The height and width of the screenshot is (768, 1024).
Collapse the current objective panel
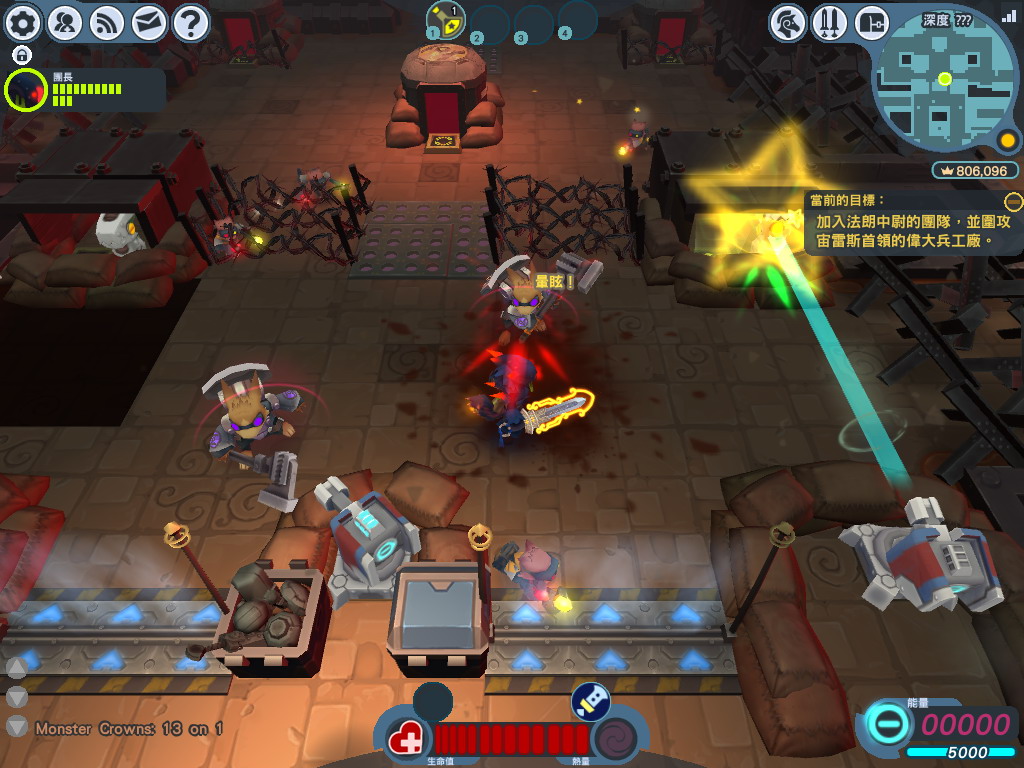click(1014, 201)
